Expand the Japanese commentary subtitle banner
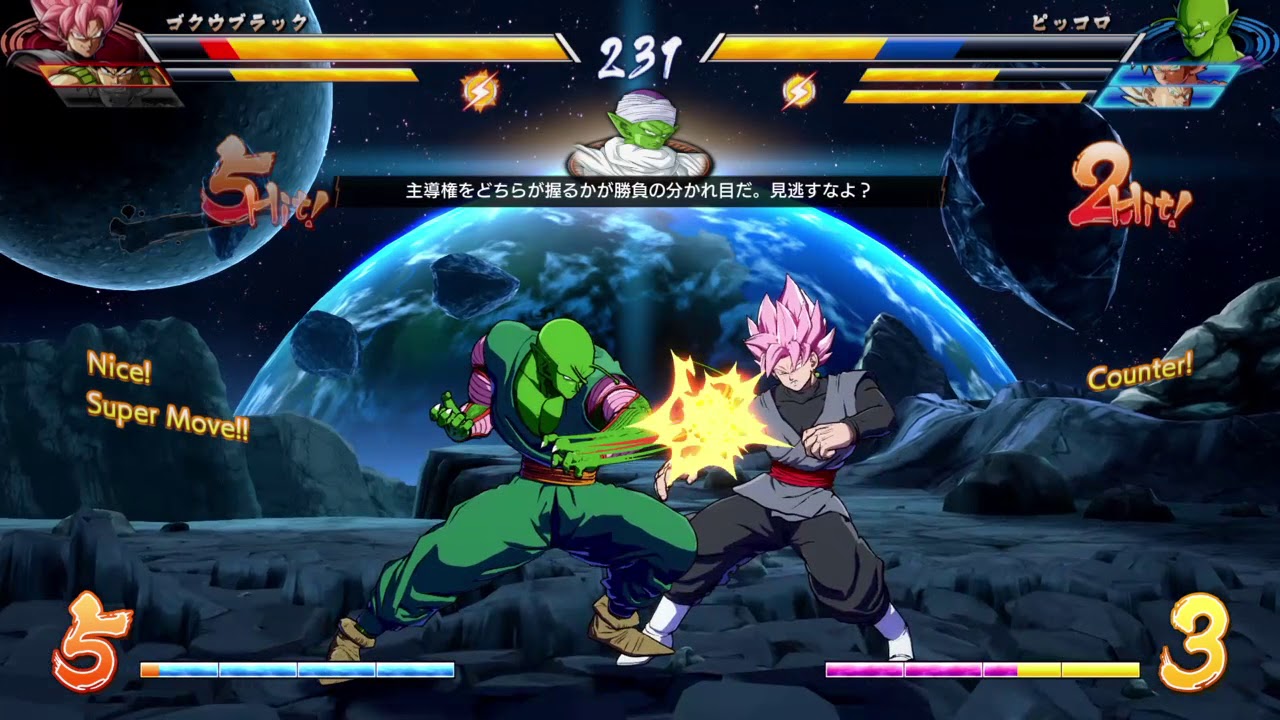Viewport: 1280px width, 720px height. point(640,188)
